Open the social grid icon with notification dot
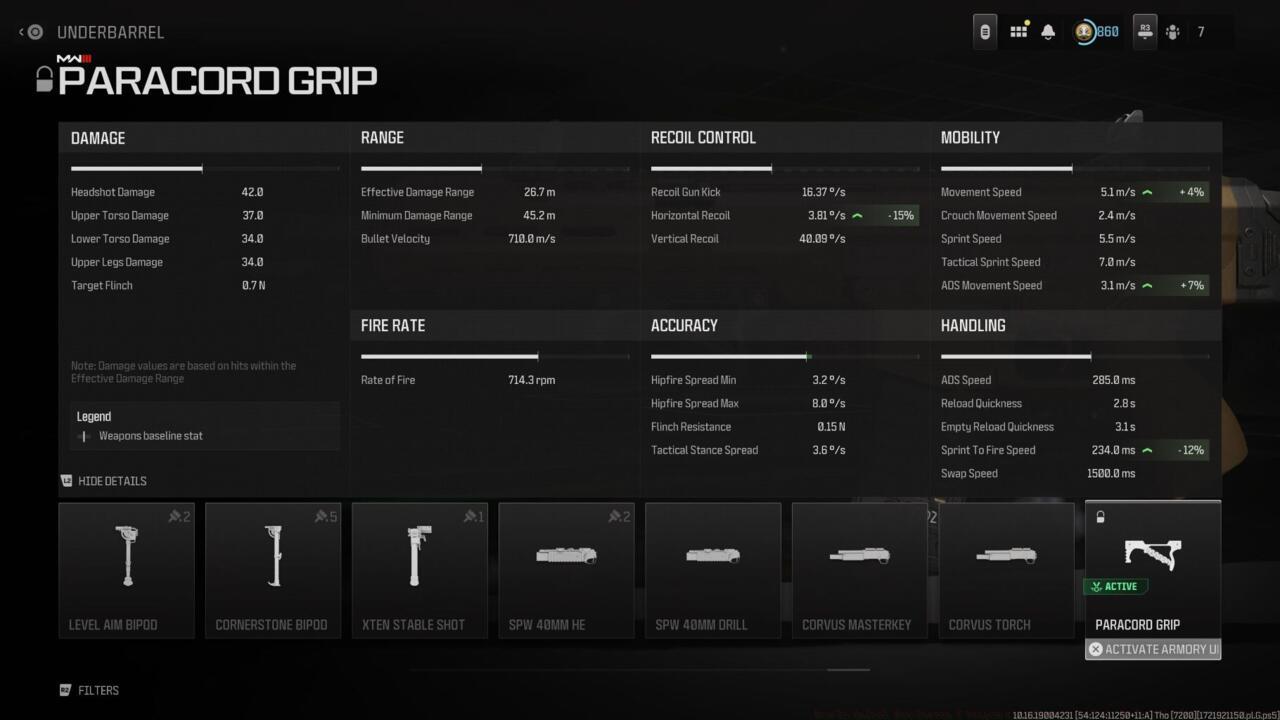Image resolution: width=1280 pixels, height=720 pixels. click(1018, 31)
